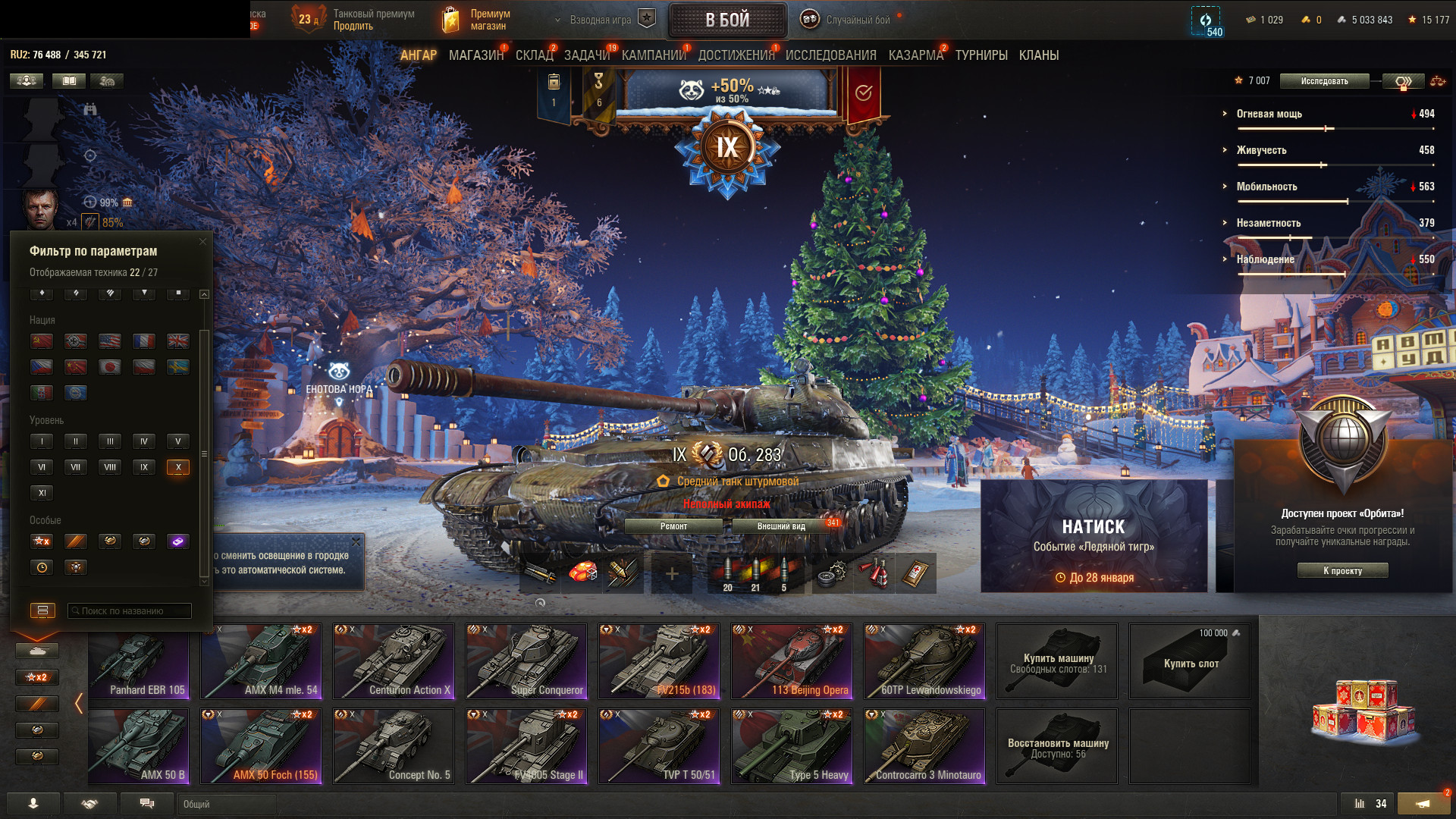This screenshot has width=1456, height=819.
Task: Open the КАЗАРМА barracks tab
Action: point(915,55)
